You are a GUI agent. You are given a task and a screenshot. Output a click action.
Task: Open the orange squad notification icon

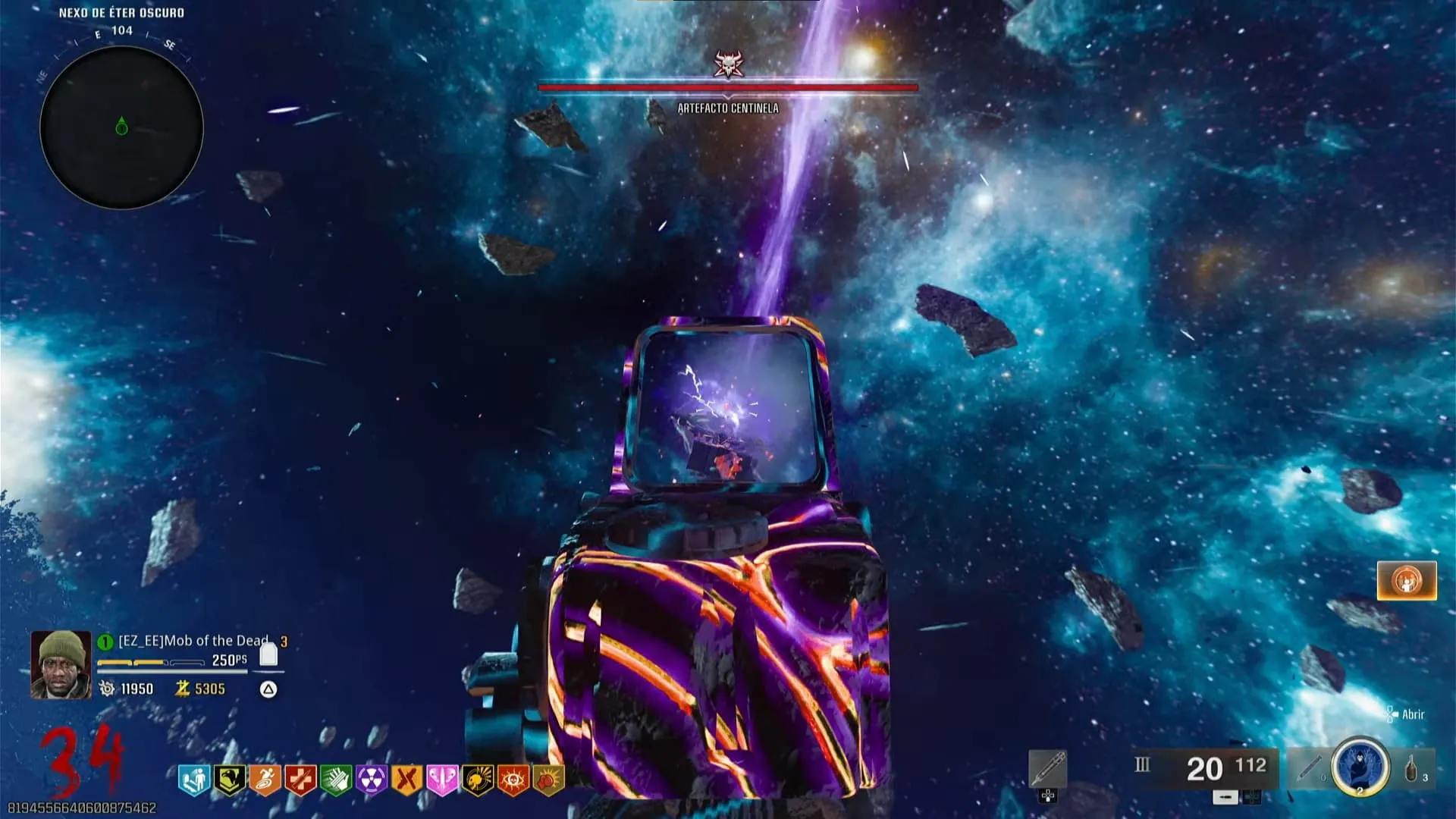click(1407, 581)
